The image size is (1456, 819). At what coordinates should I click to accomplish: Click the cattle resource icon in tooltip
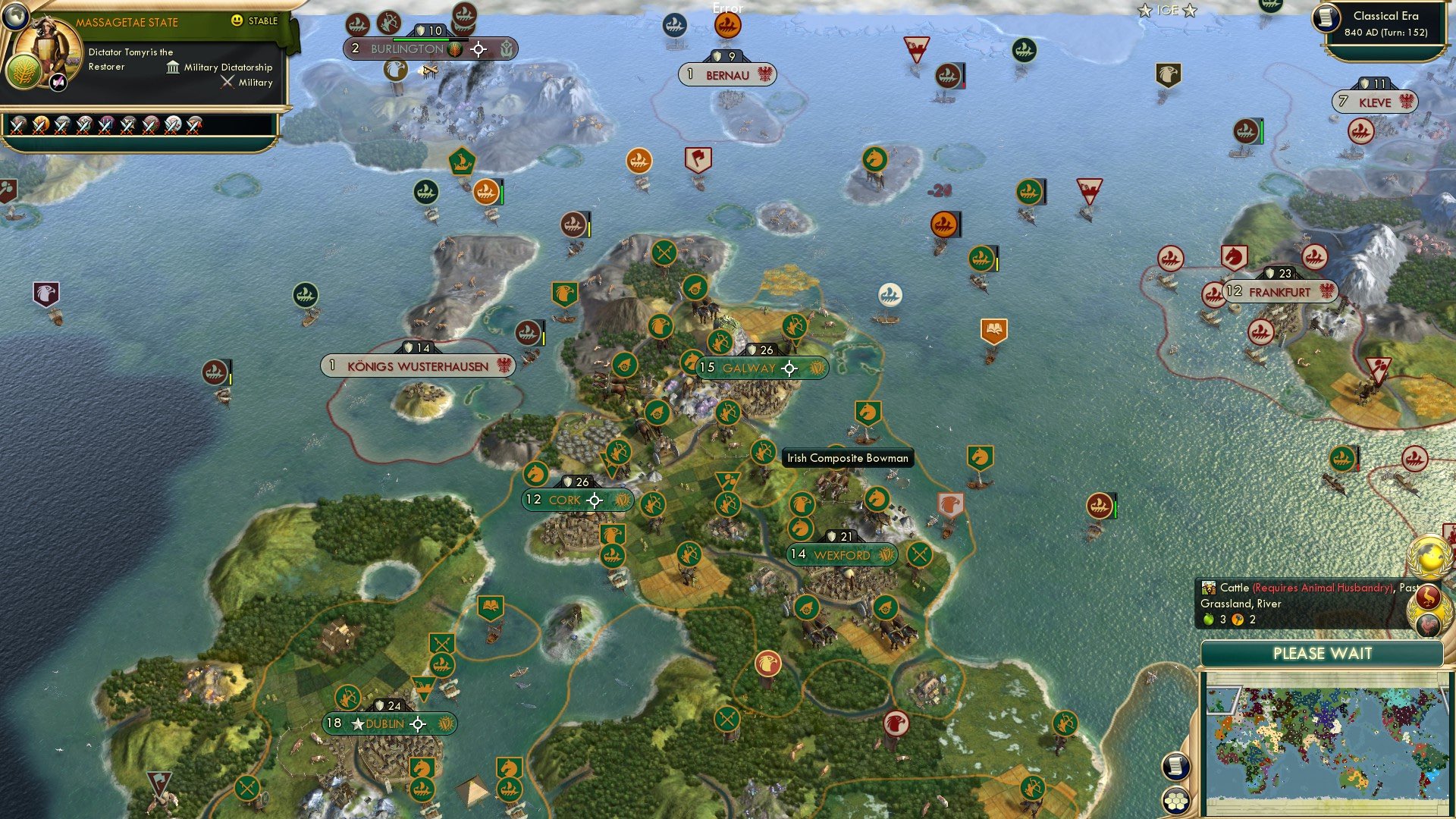pyautogui.click(x=1209, y=588)
